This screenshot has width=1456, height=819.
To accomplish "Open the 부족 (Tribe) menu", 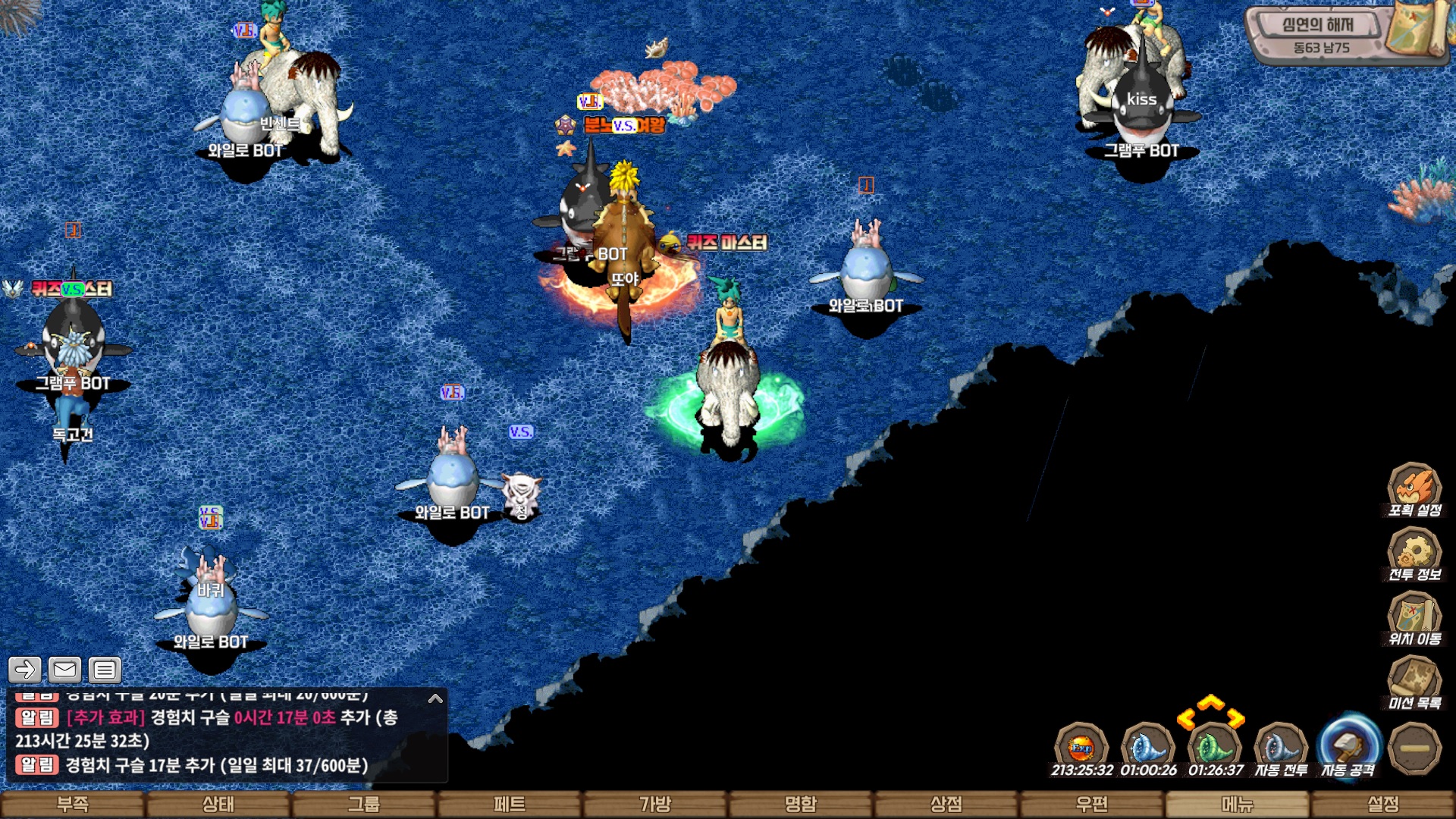I will (73, 804).
